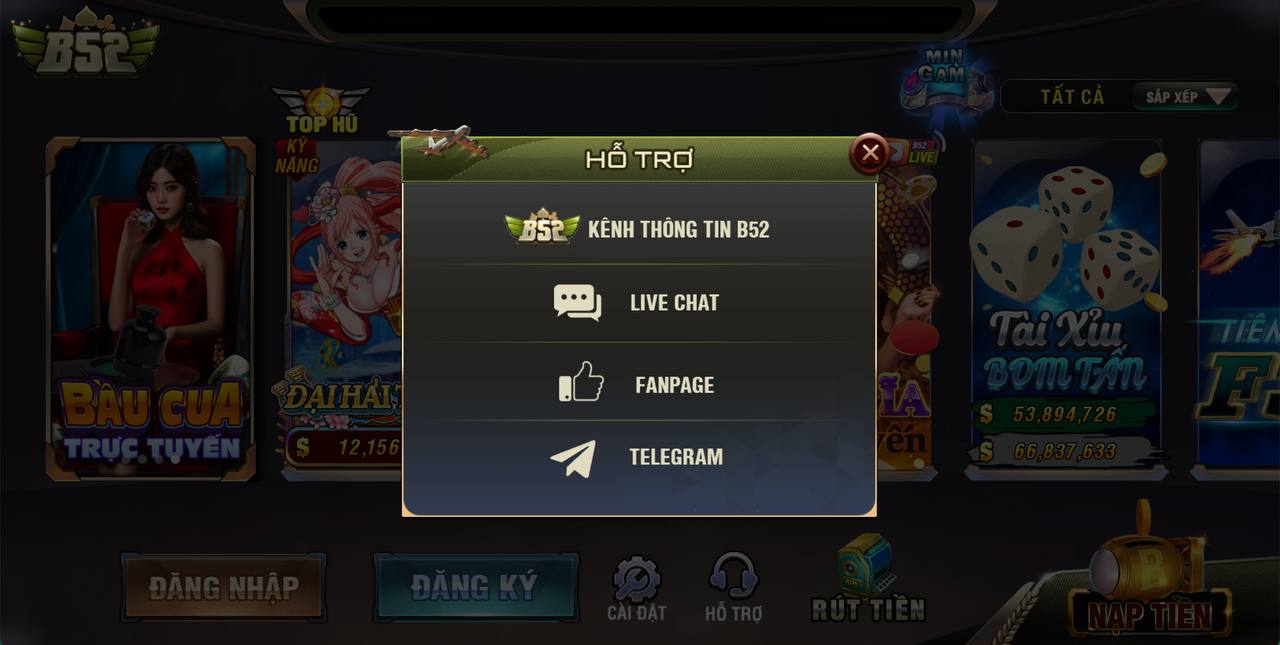Screen dimensions: 1280x645
Task: Open the Mini Game icon
Action: [x=941, y=77]
